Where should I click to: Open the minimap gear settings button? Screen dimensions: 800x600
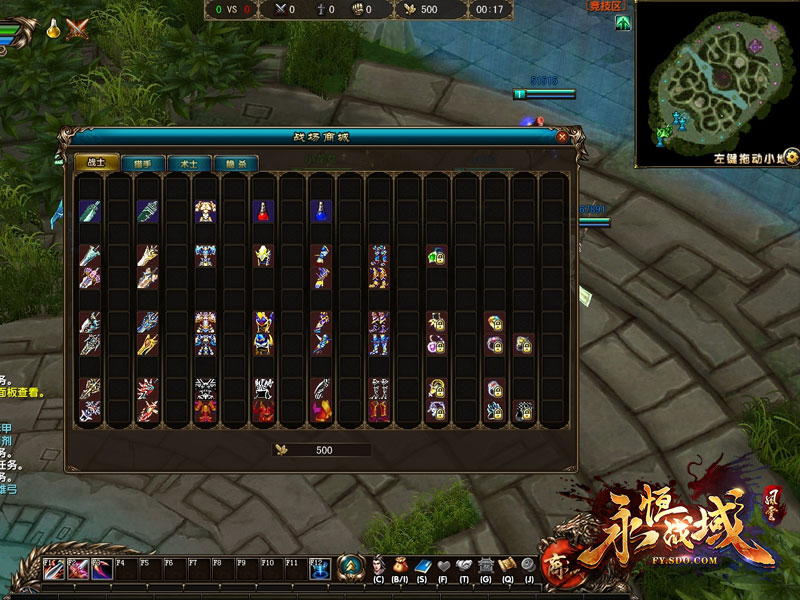pos(791,156)
